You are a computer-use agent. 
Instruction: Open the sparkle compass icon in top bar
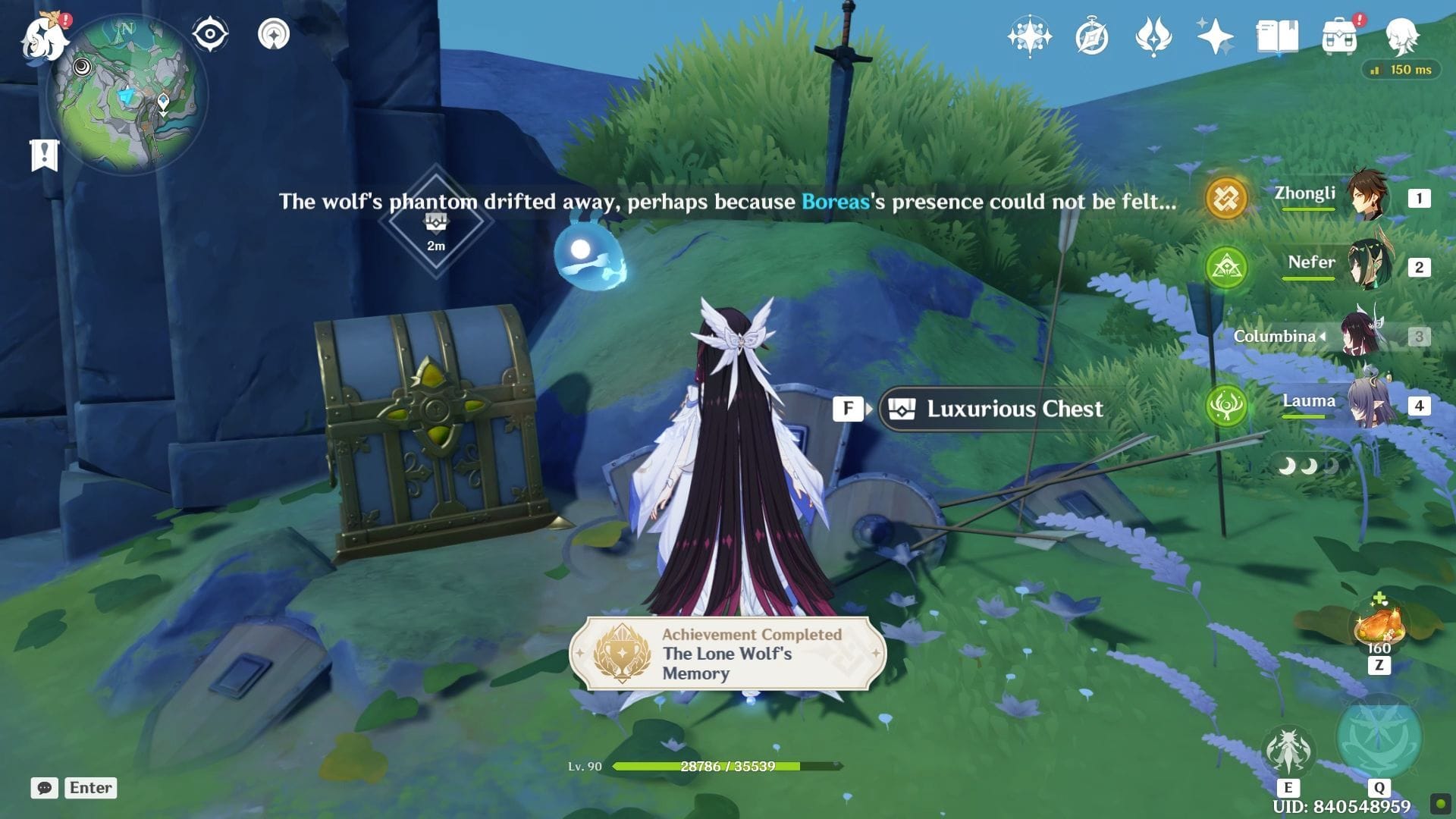[x=1030, y=36]
